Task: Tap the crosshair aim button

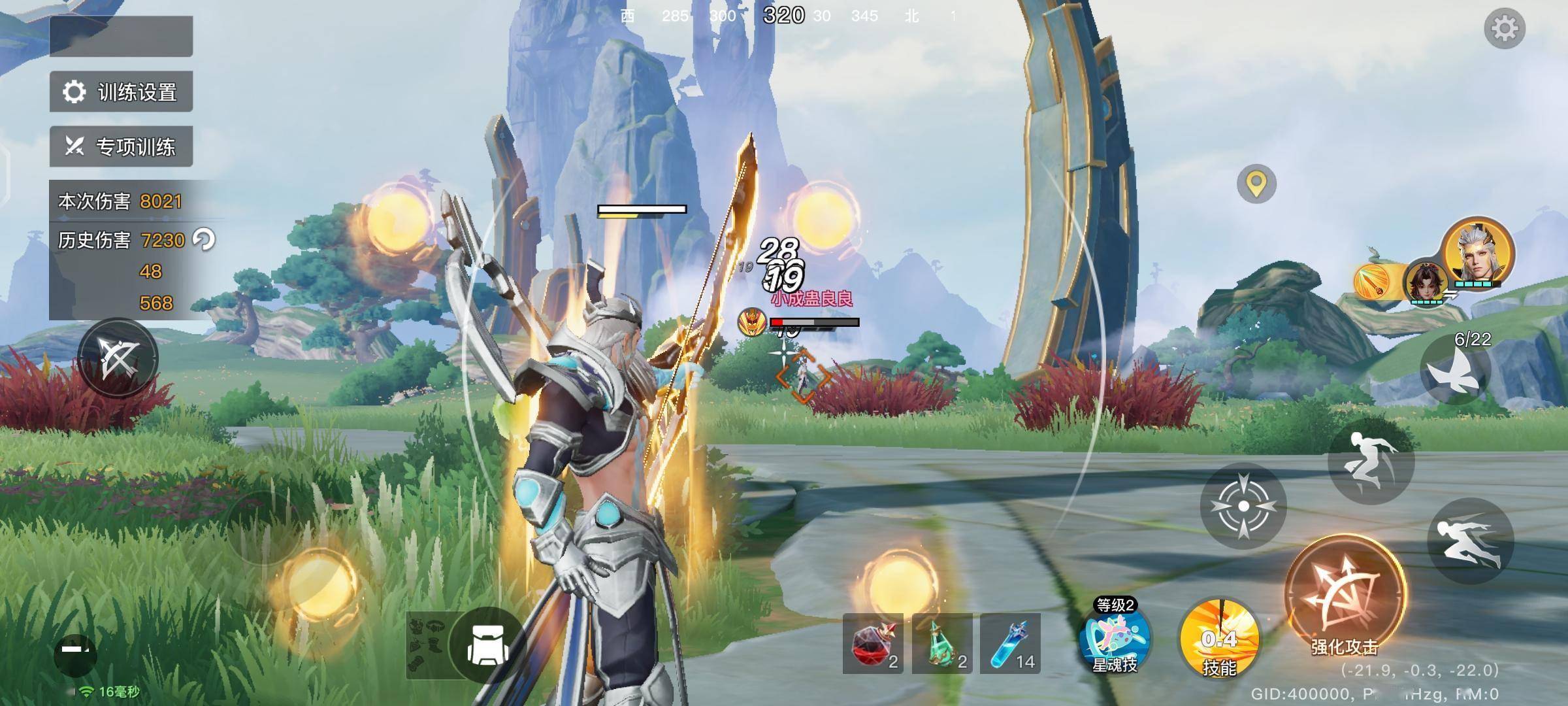Action: [x=1243, y=505]
